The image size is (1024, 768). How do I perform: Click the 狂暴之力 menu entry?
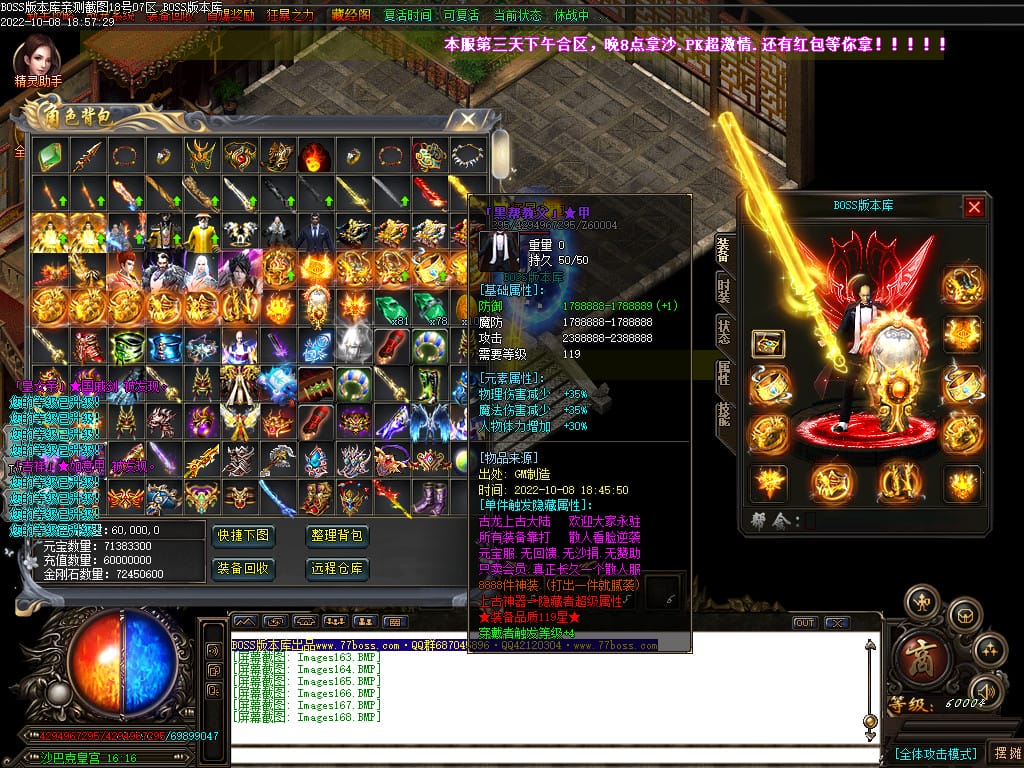(x=290, y=16)
